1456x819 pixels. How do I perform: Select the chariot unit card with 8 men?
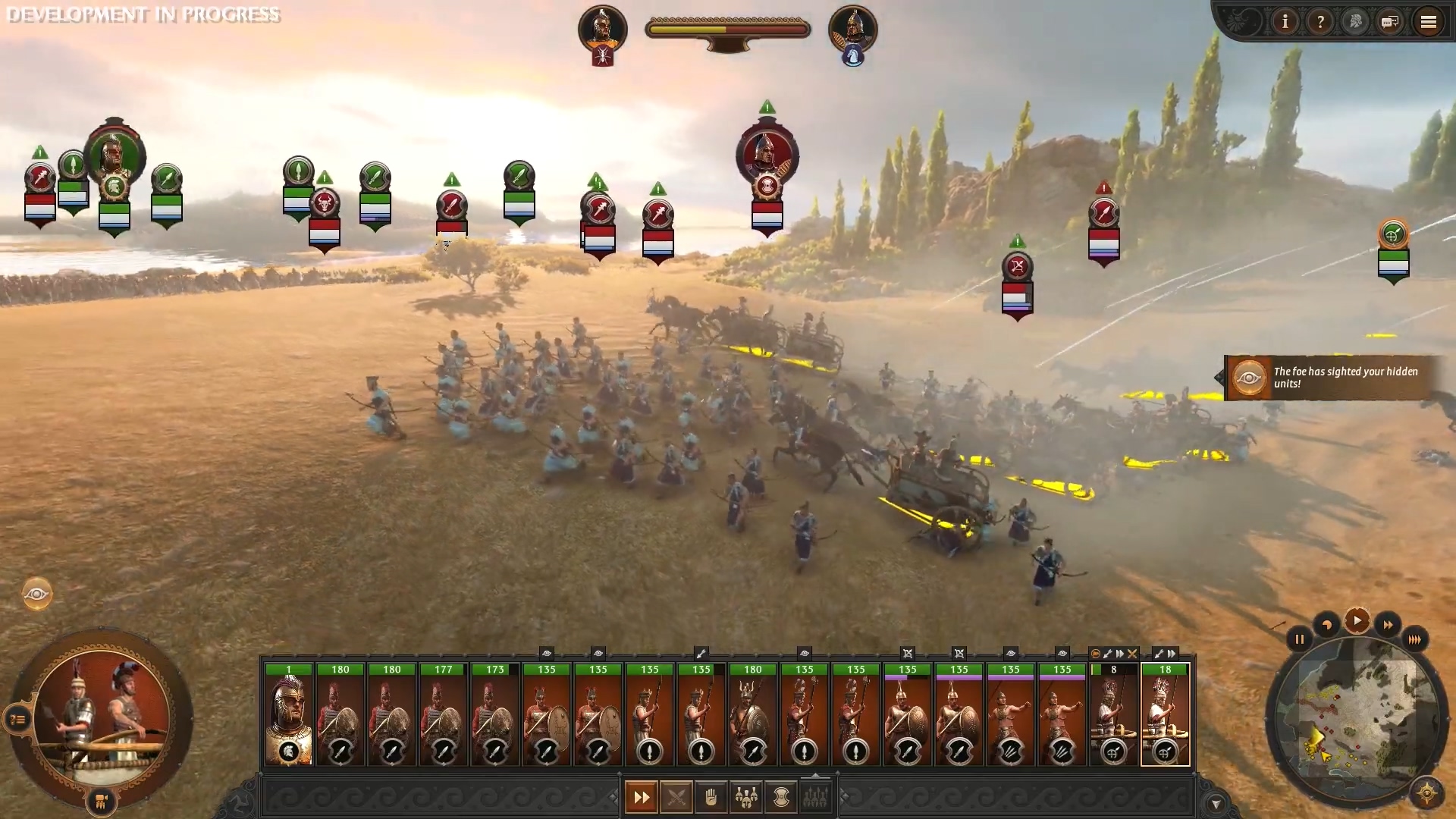click(x=1113, y=714)
